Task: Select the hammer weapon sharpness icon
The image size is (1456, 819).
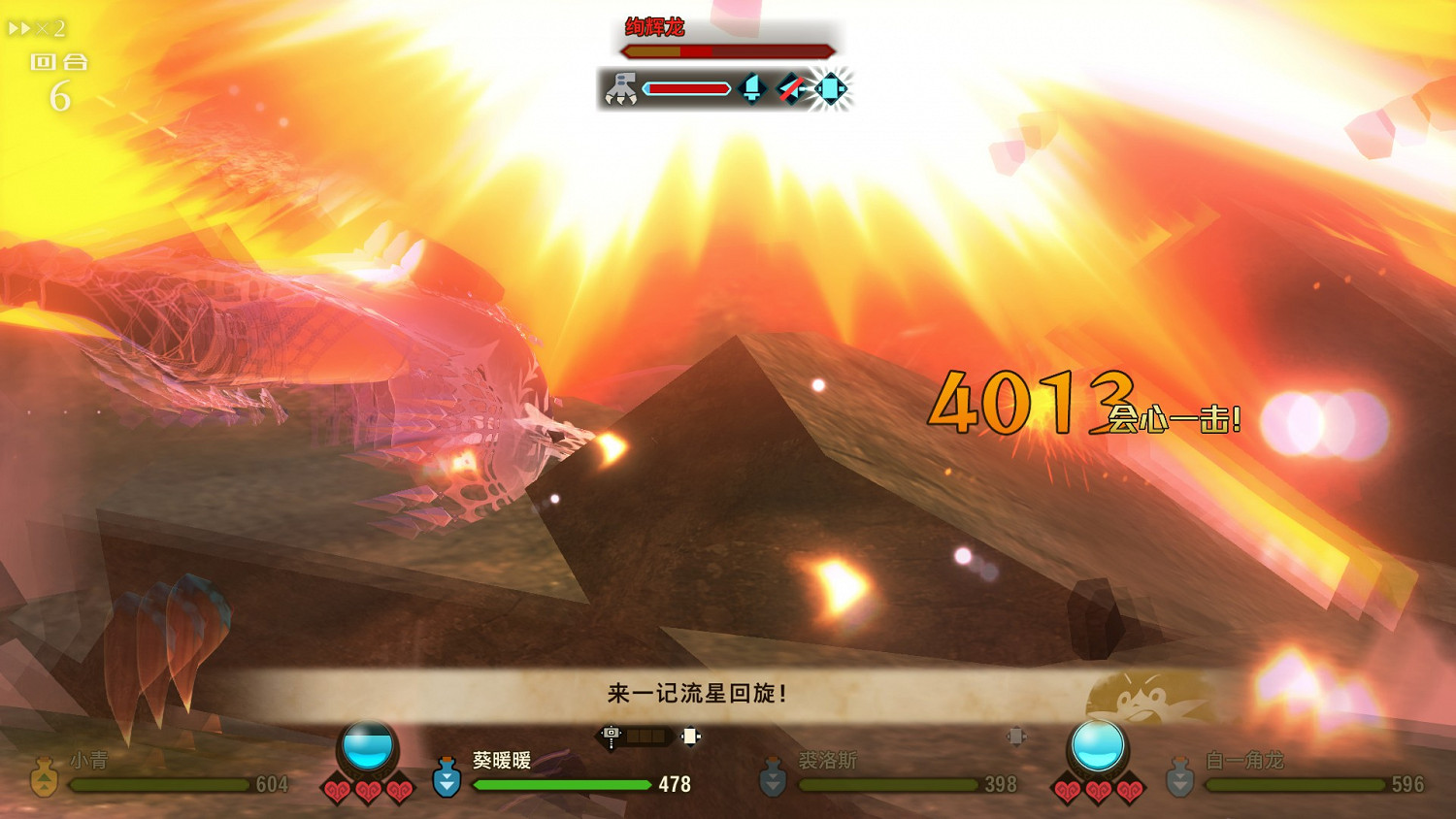Action: 610,735
